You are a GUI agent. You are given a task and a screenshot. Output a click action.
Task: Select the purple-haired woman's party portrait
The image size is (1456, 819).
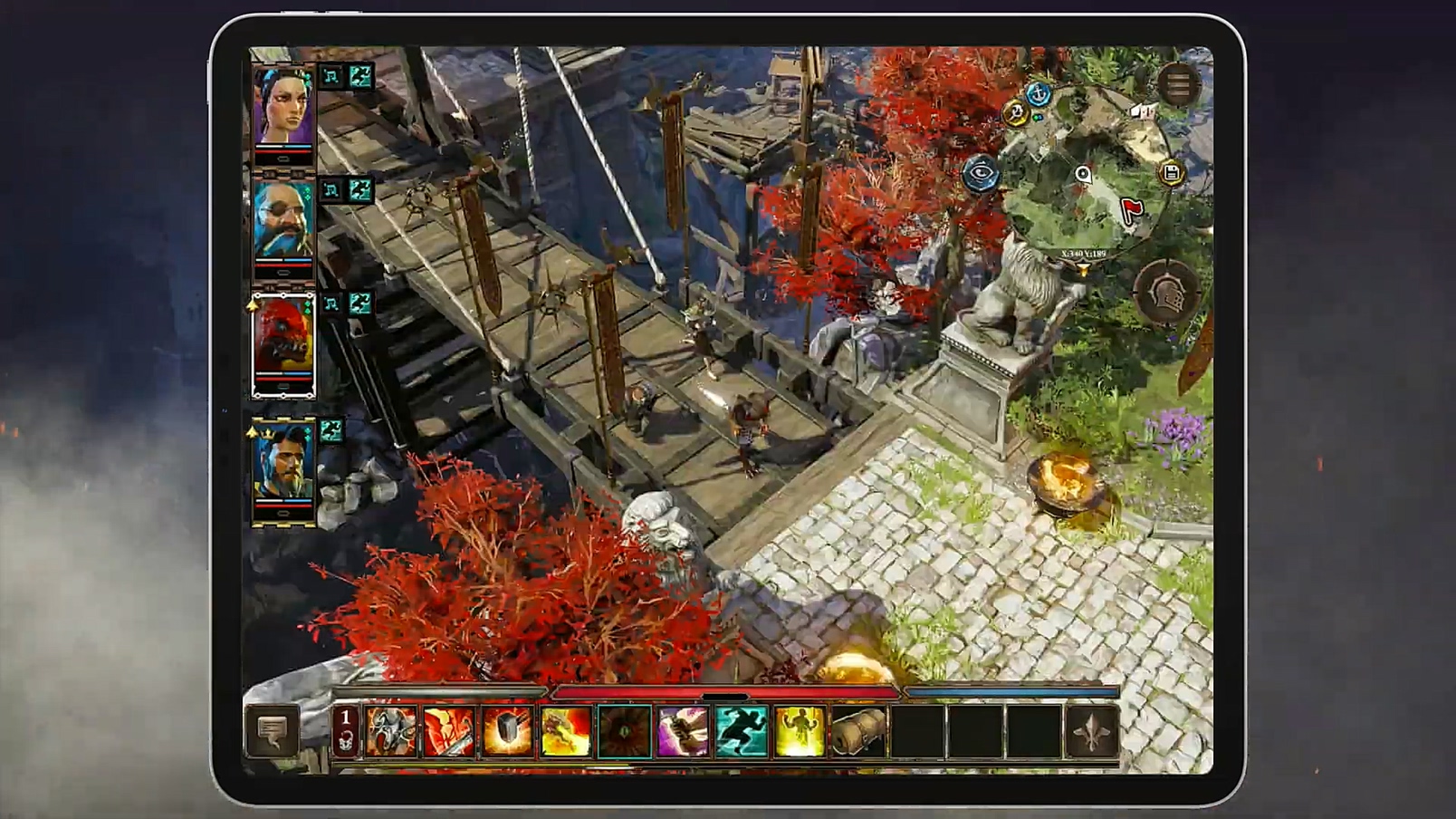(283, 106)
